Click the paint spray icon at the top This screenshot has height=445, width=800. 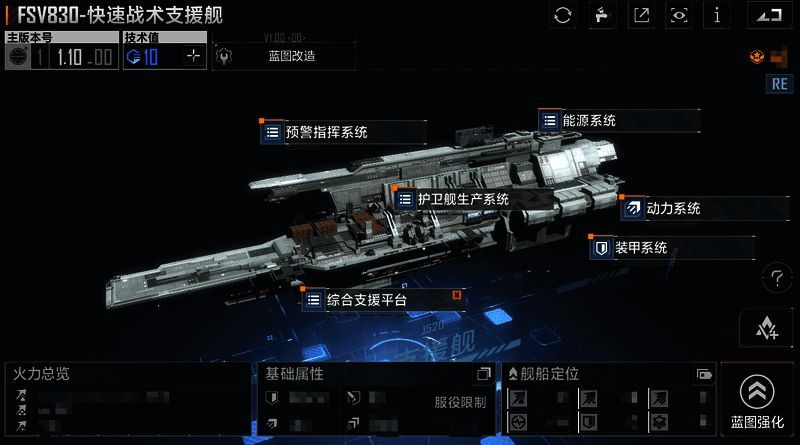click(602, 15)
